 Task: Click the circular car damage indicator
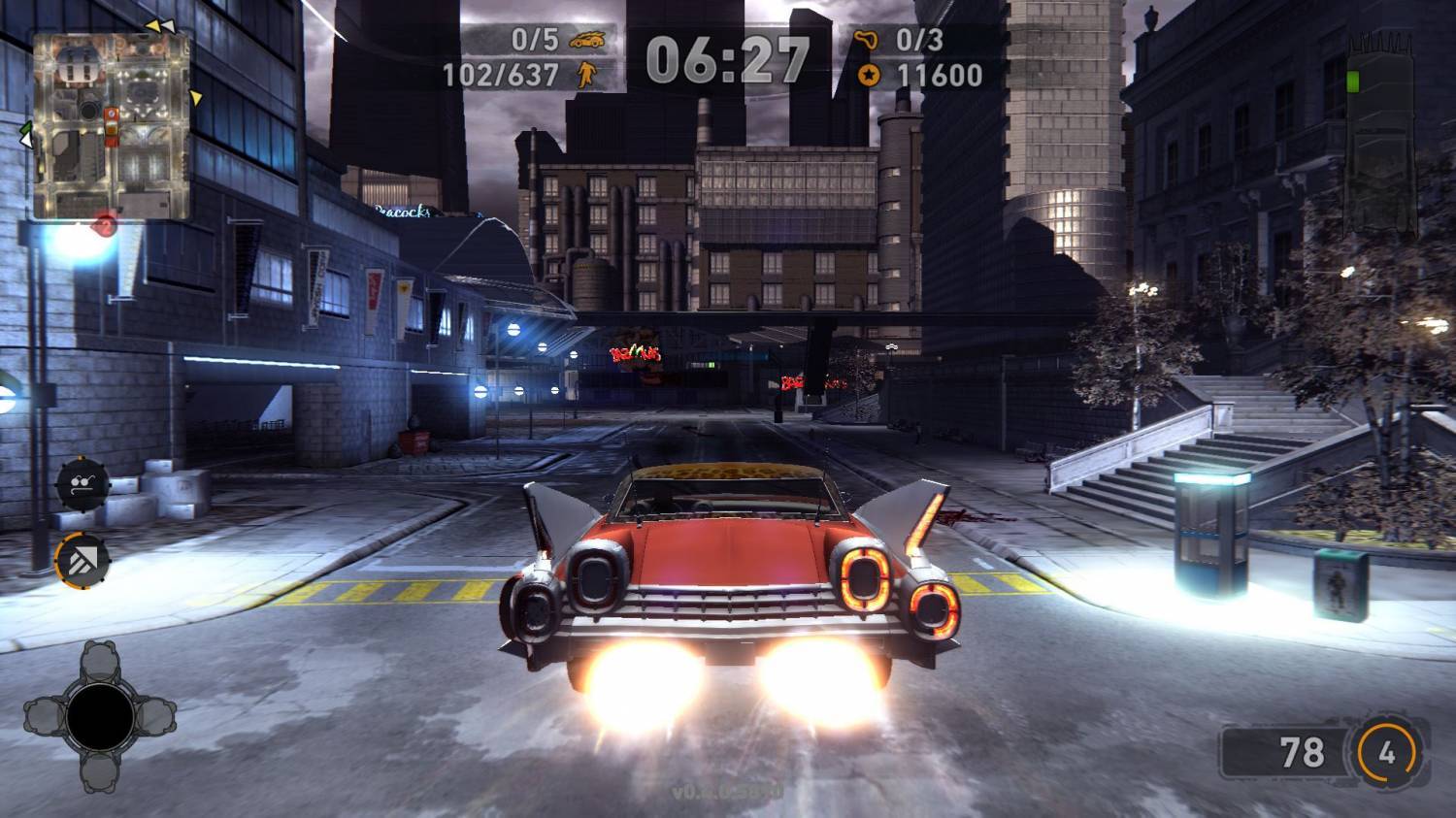(99, 716)
